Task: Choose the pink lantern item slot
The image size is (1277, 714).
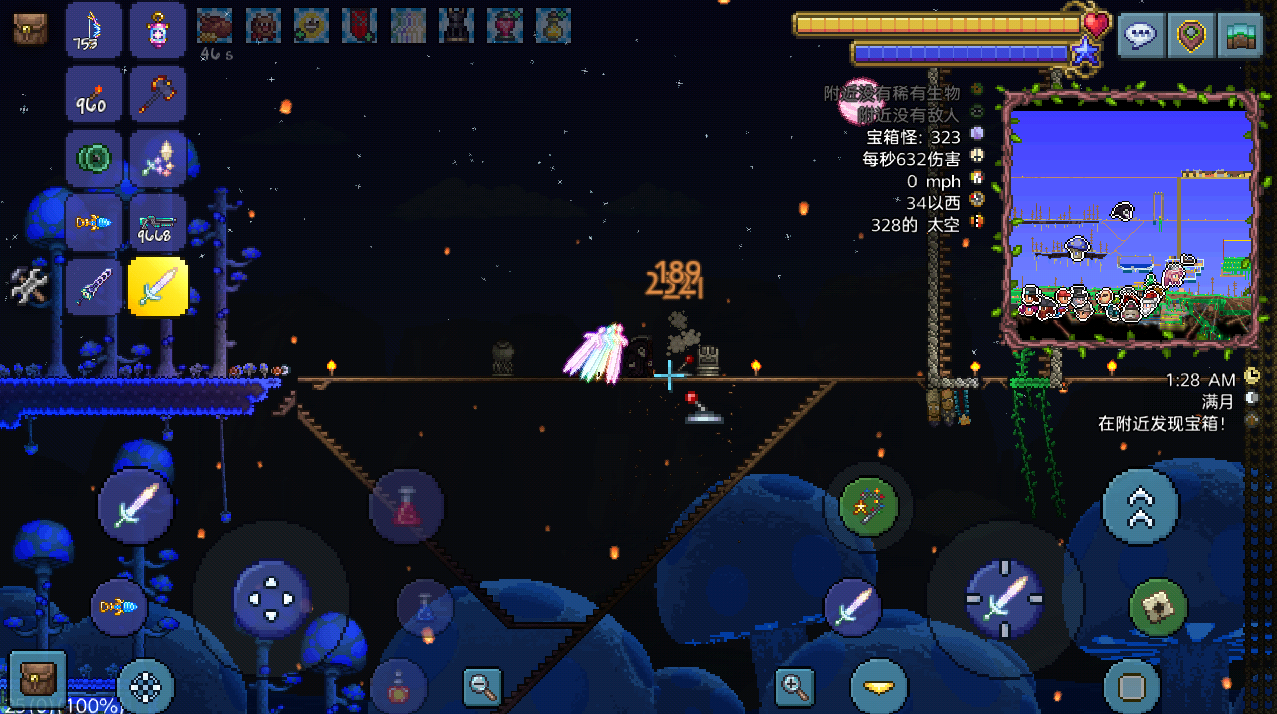Action: (157, 31)
